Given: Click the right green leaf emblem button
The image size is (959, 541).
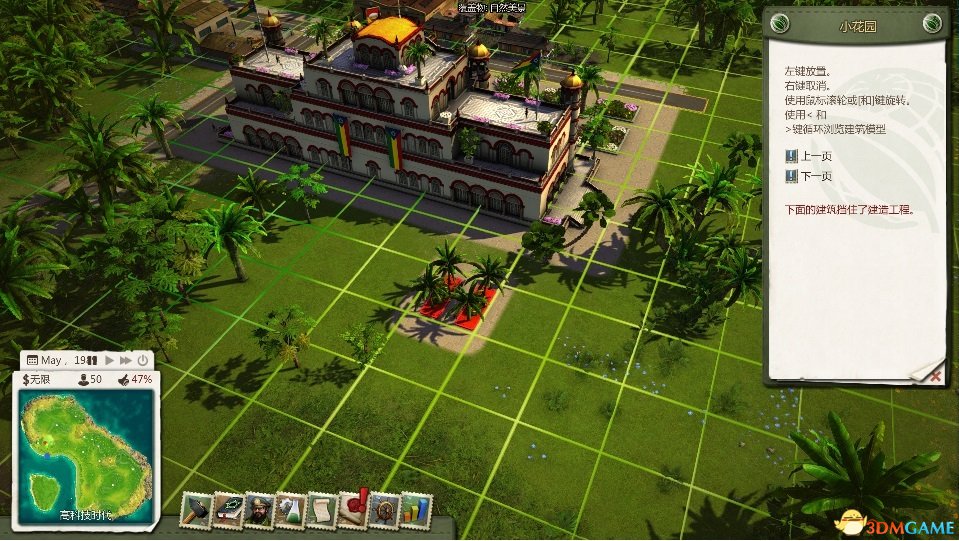Looking at the screenshot, I should point(931,24).
